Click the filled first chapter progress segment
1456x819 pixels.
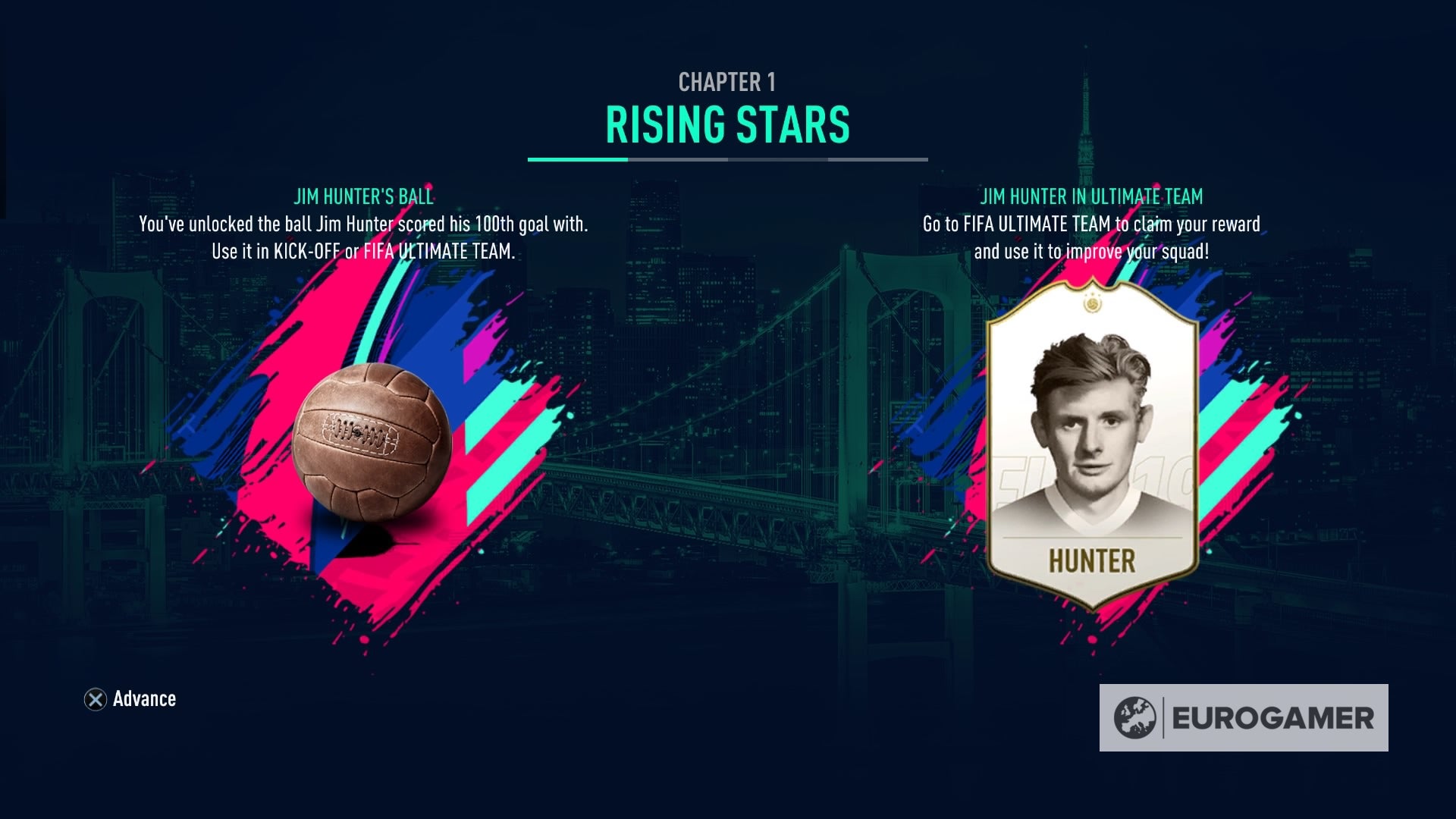578,160
